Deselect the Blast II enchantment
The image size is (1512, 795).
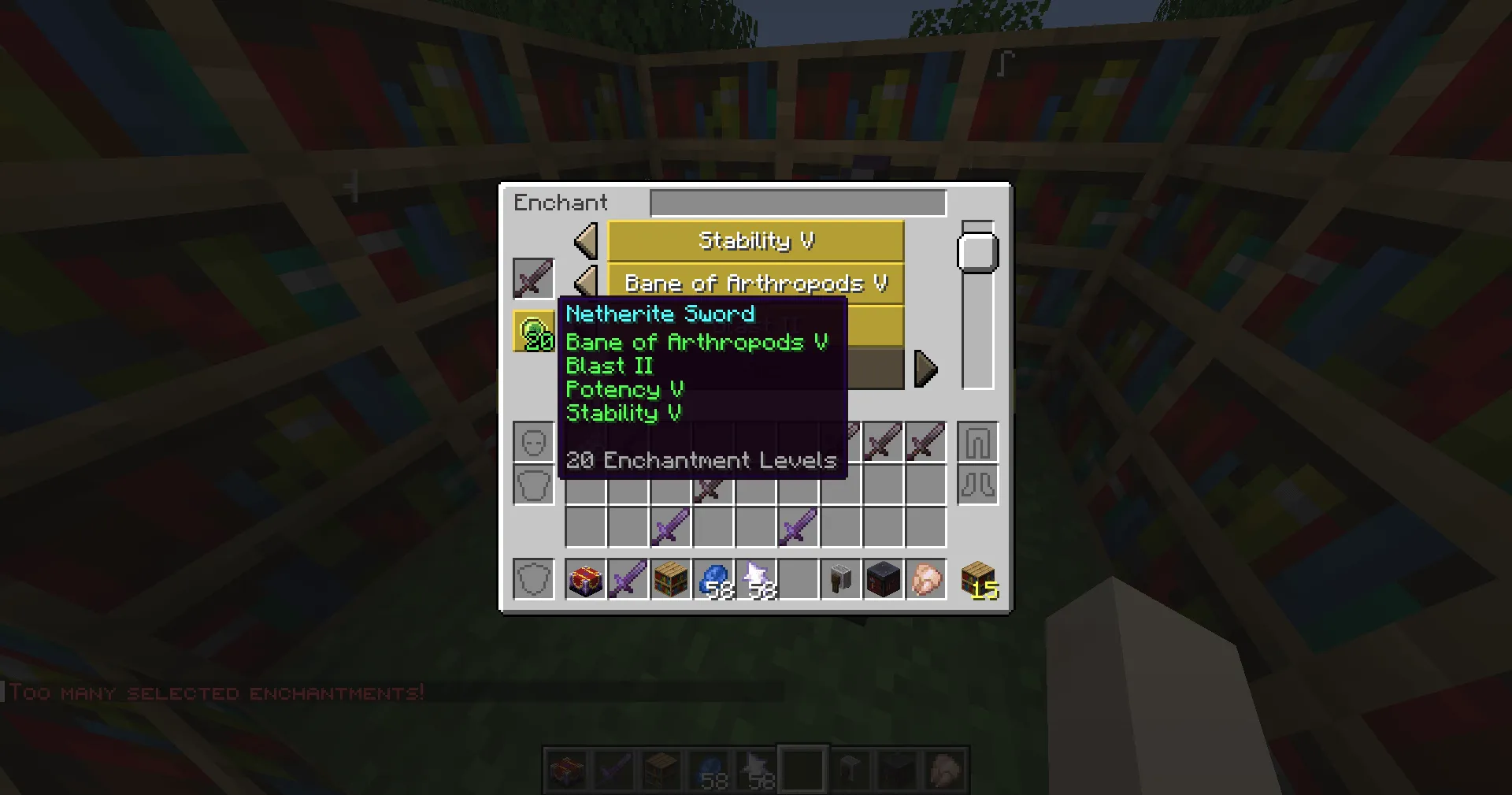tap(874, 325)
